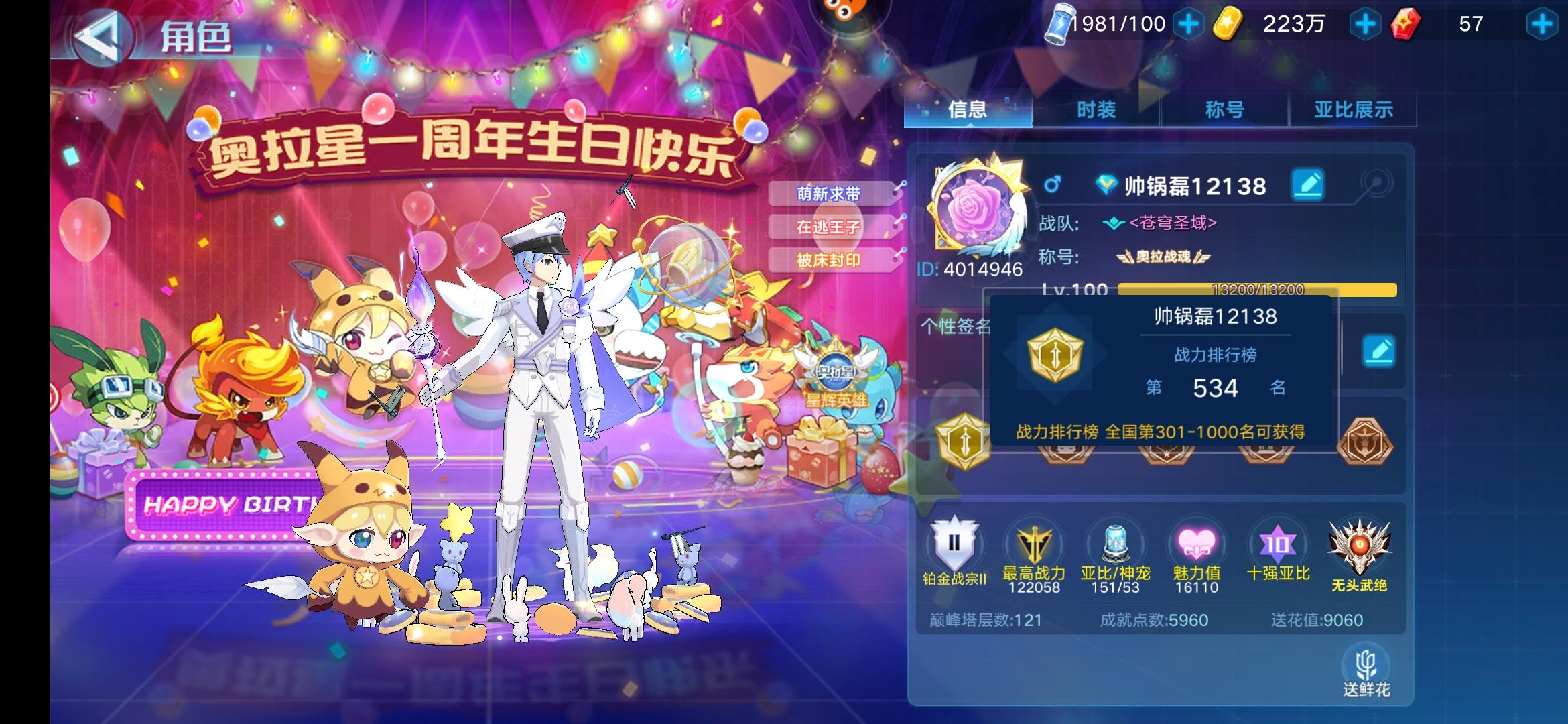
Task: Switch to the 时装 tab
Action: (1096, 111)
